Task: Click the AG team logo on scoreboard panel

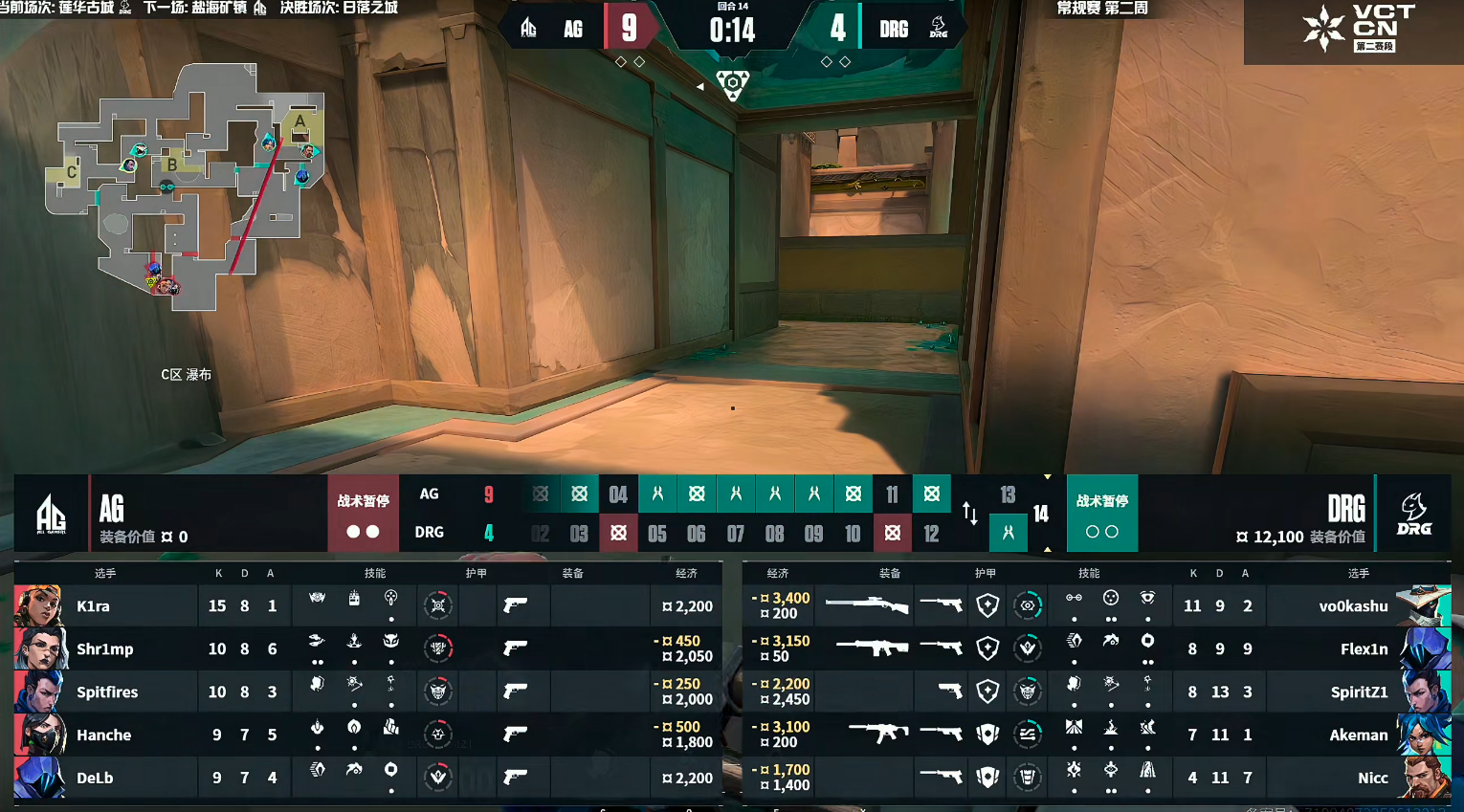Action: tap(51, 514)
